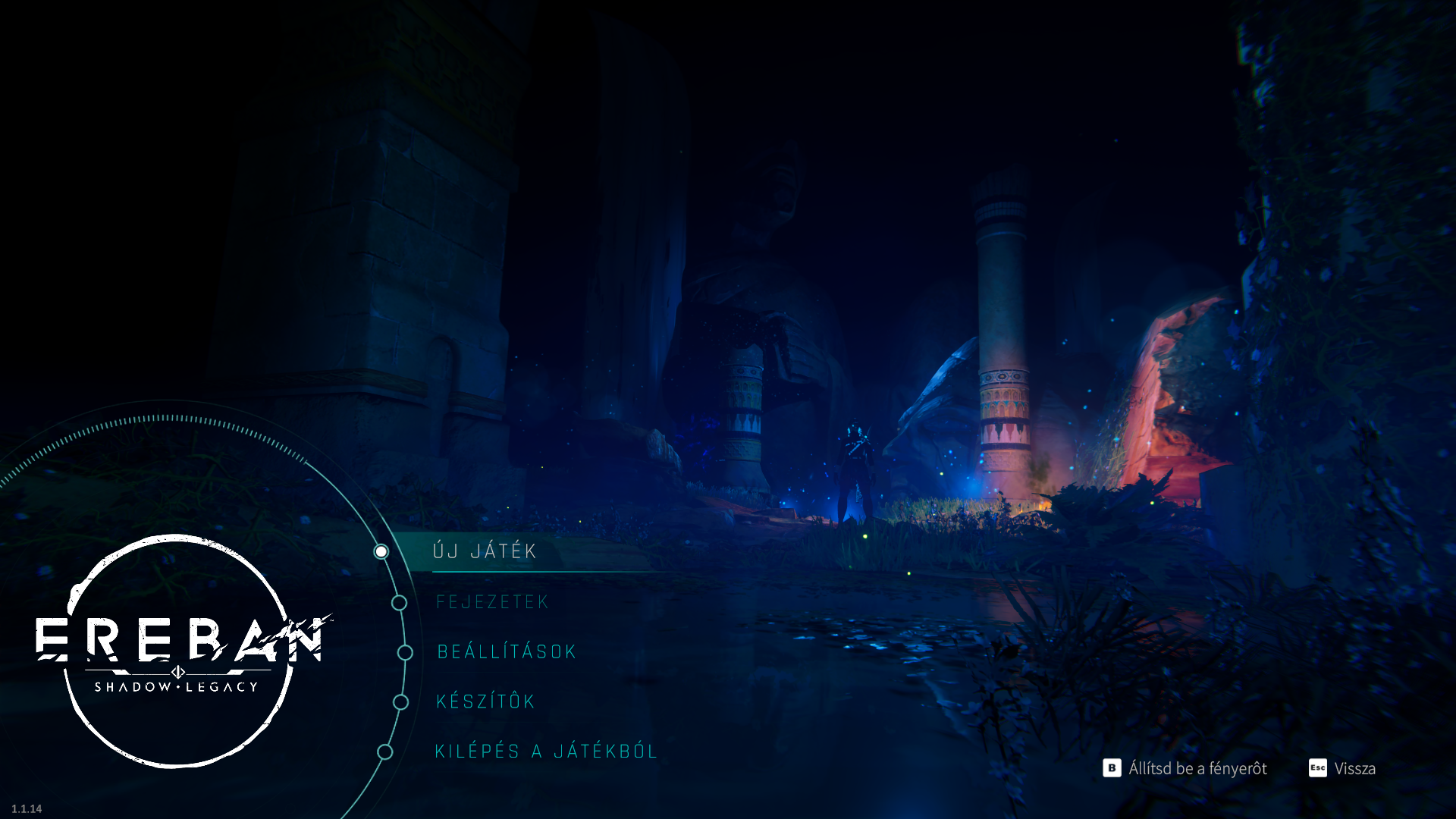This screenshot has width=1456, height=819.
Task: Choose Kilépés a Játékból to quit
Action: tap(546, 752)
